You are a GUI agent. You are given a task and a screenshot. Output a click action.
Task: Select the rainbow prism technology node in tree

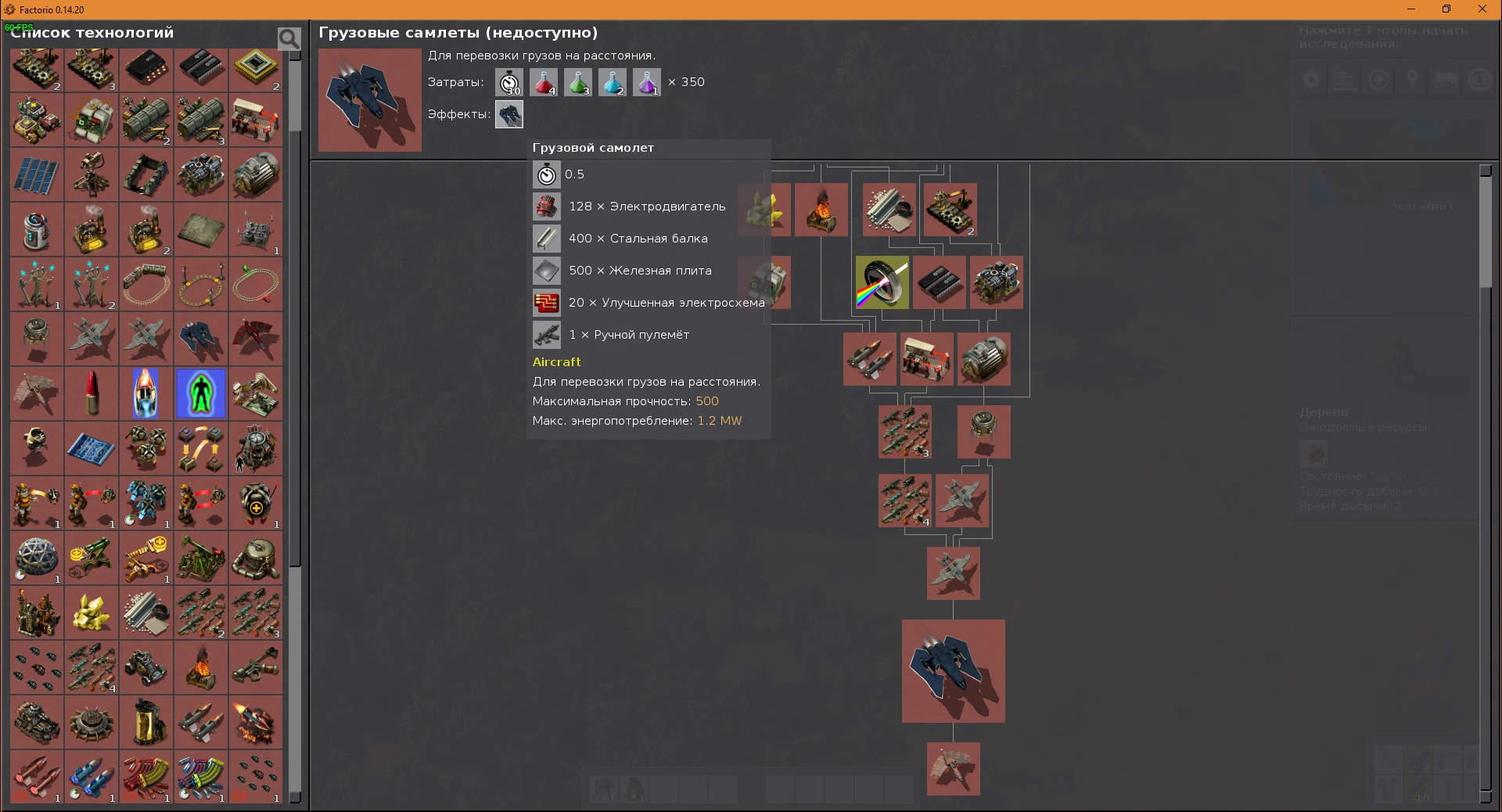(881, 283)
